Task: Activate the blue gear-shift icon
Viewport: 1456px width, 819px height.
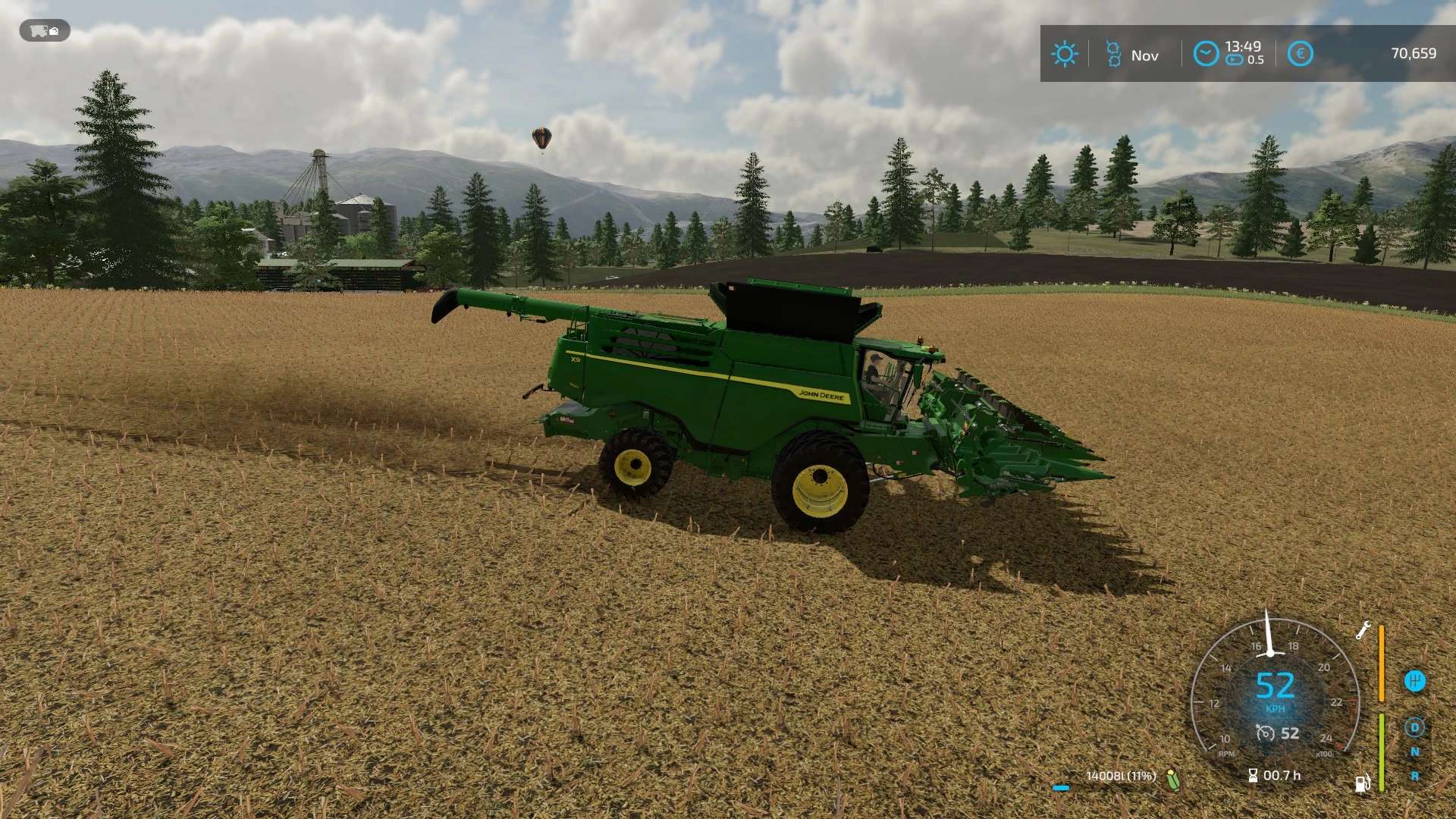Action: point(1414,681)
